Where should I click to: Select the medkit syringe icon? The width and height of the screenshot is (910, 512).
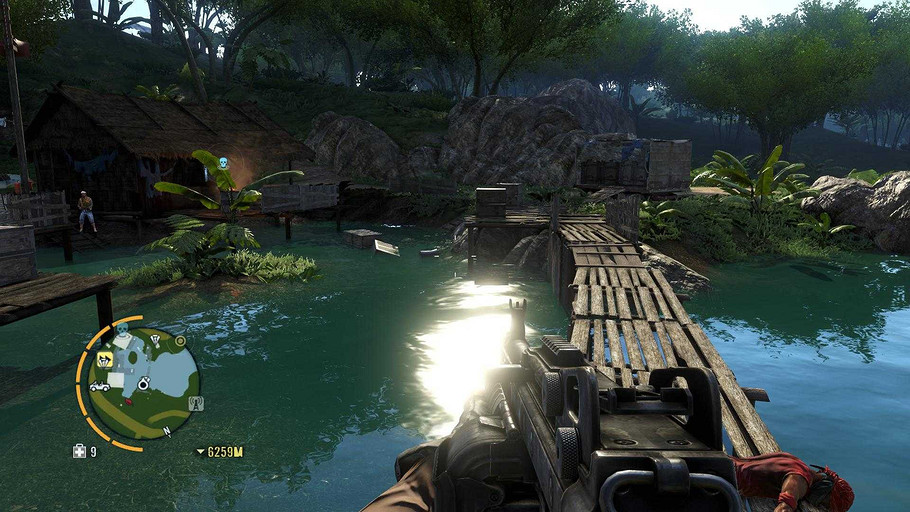(79, 451)
